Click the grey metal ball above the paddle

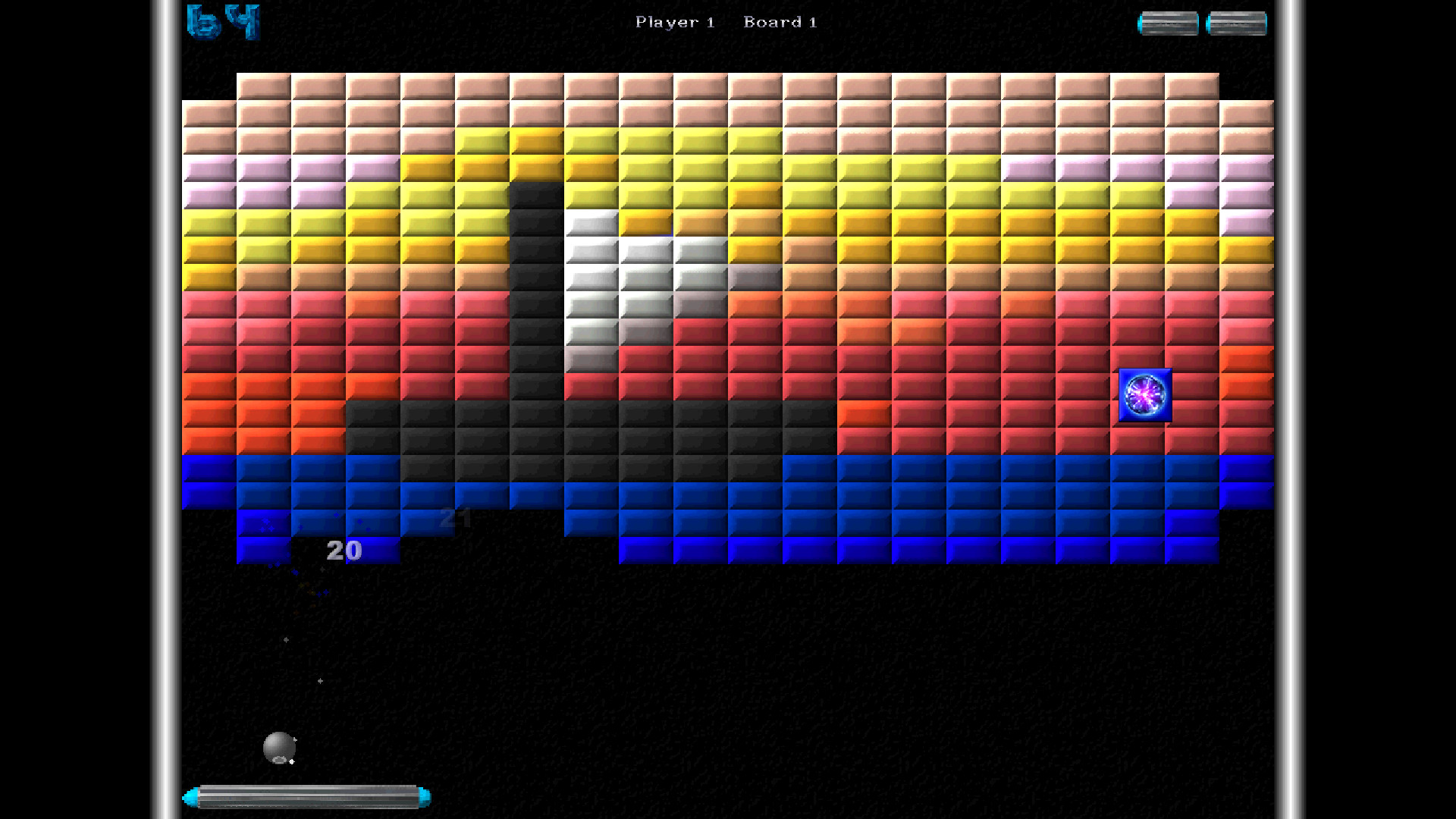(281, 747)
